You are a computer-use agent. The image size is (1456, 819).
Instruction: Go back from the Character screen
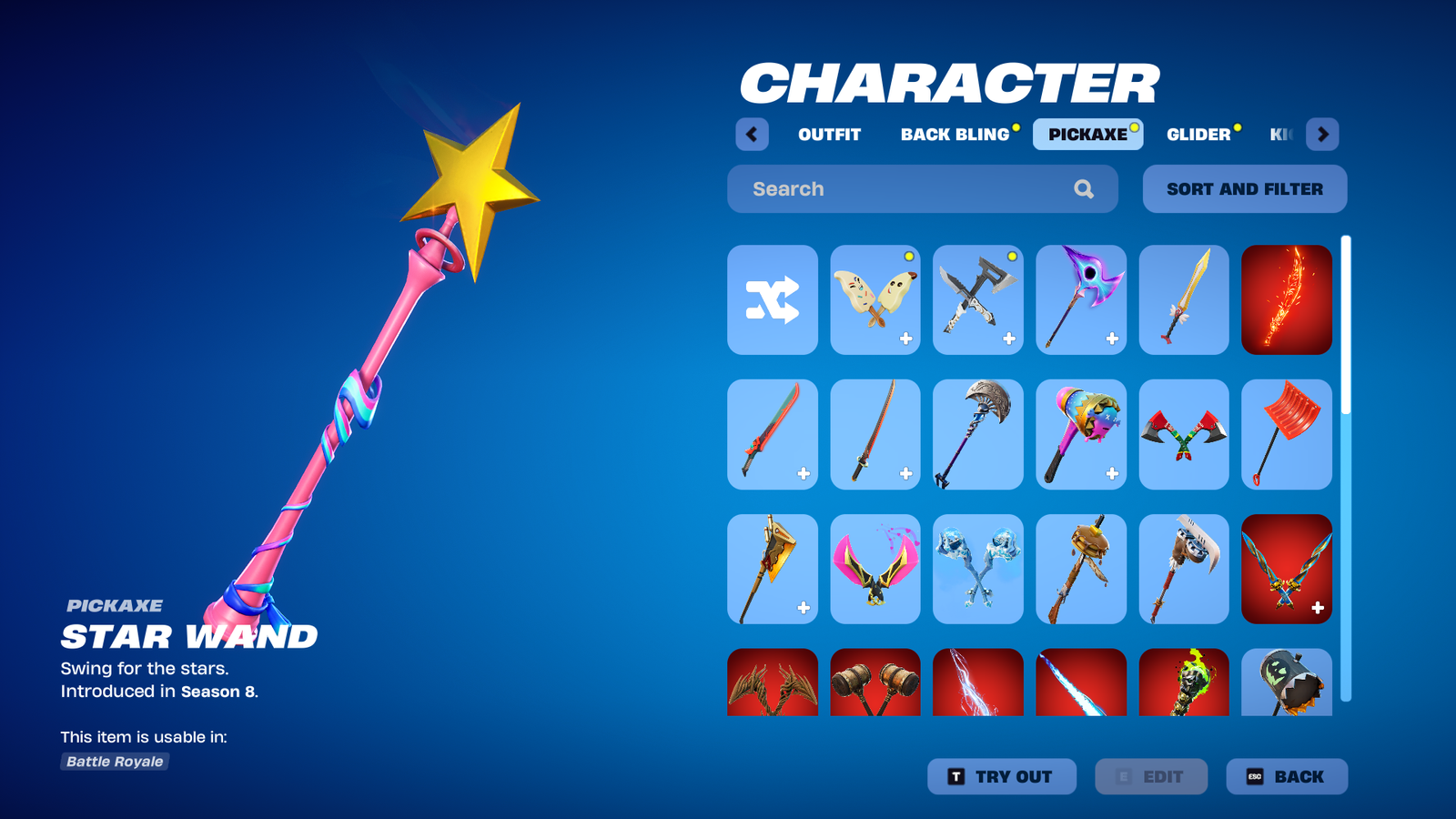[1286, 777]
